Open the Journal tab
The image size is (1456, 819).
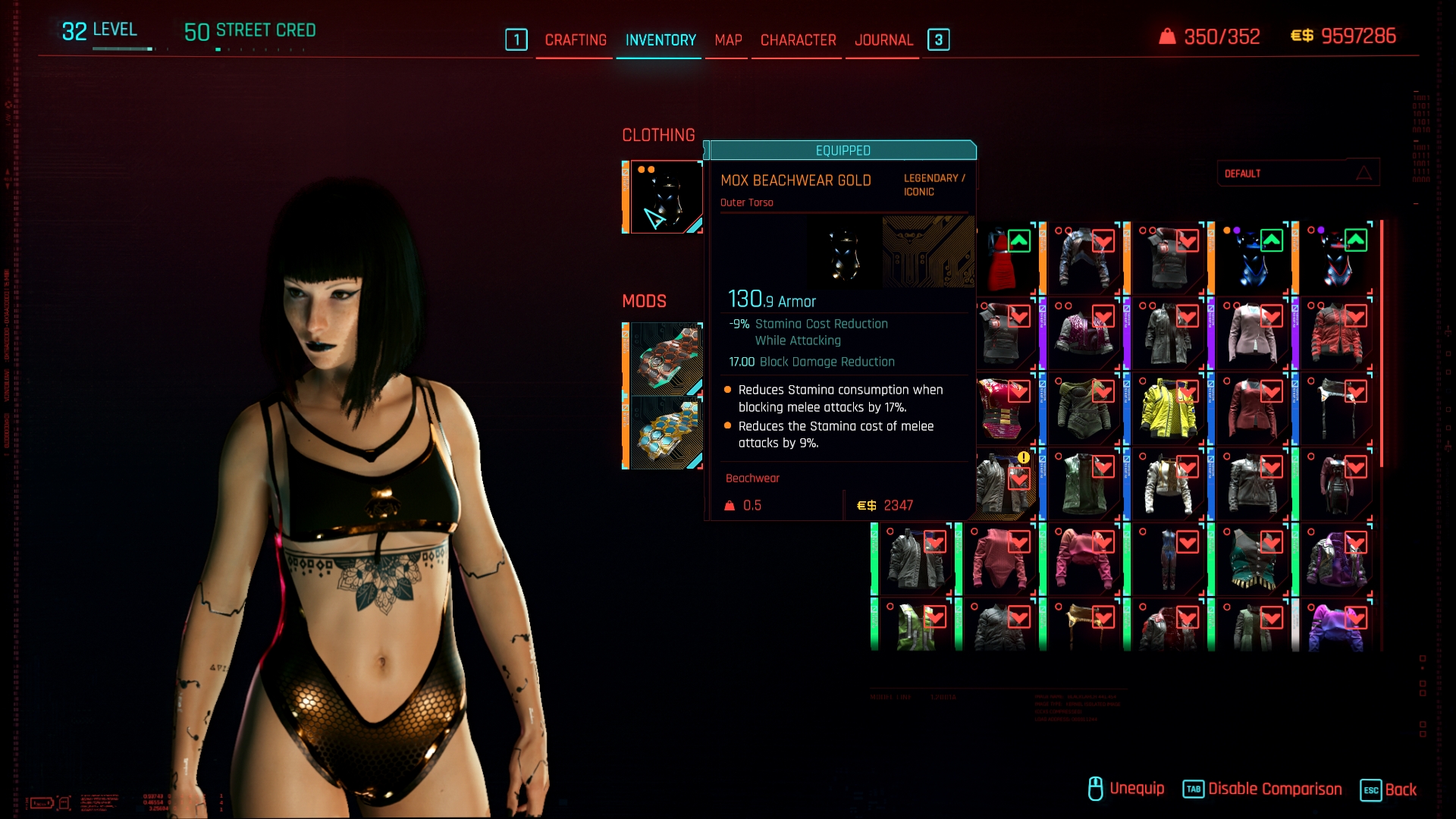(883, 40)
